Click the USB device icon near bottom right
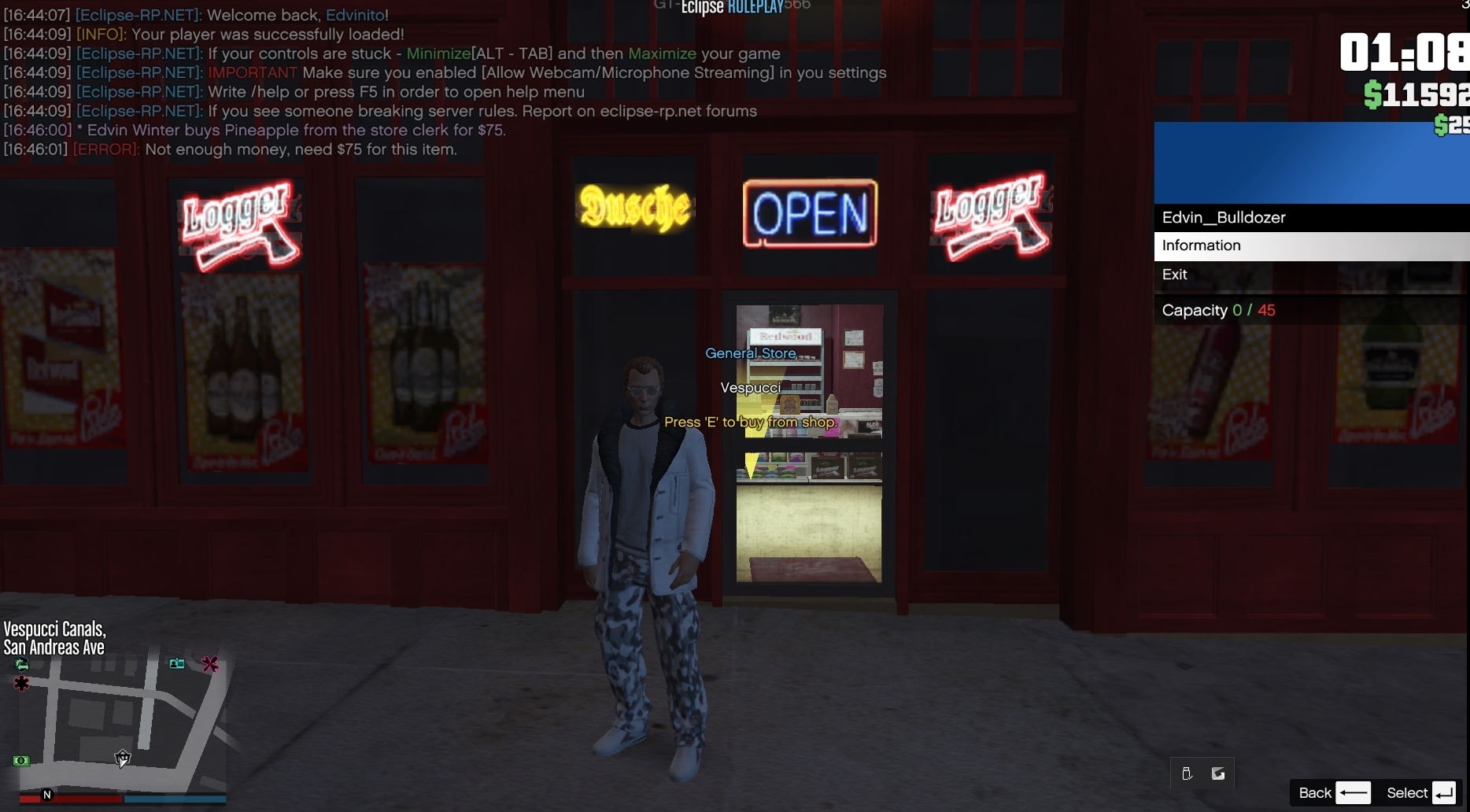The height and width of the screenshot is (812, 1470). (1187, 774)
